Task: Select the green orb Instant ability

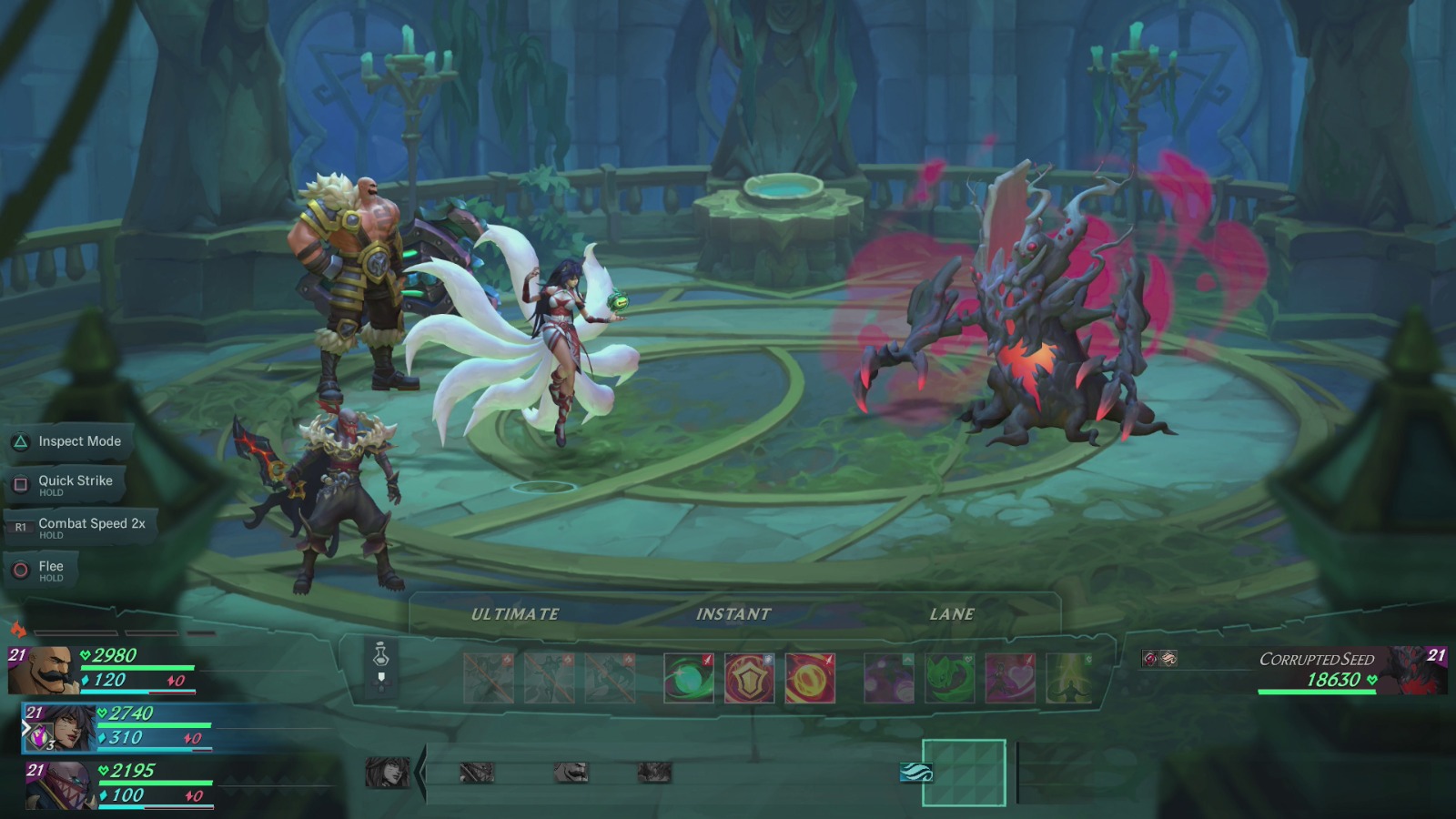Action: click(x=688, y=678)
